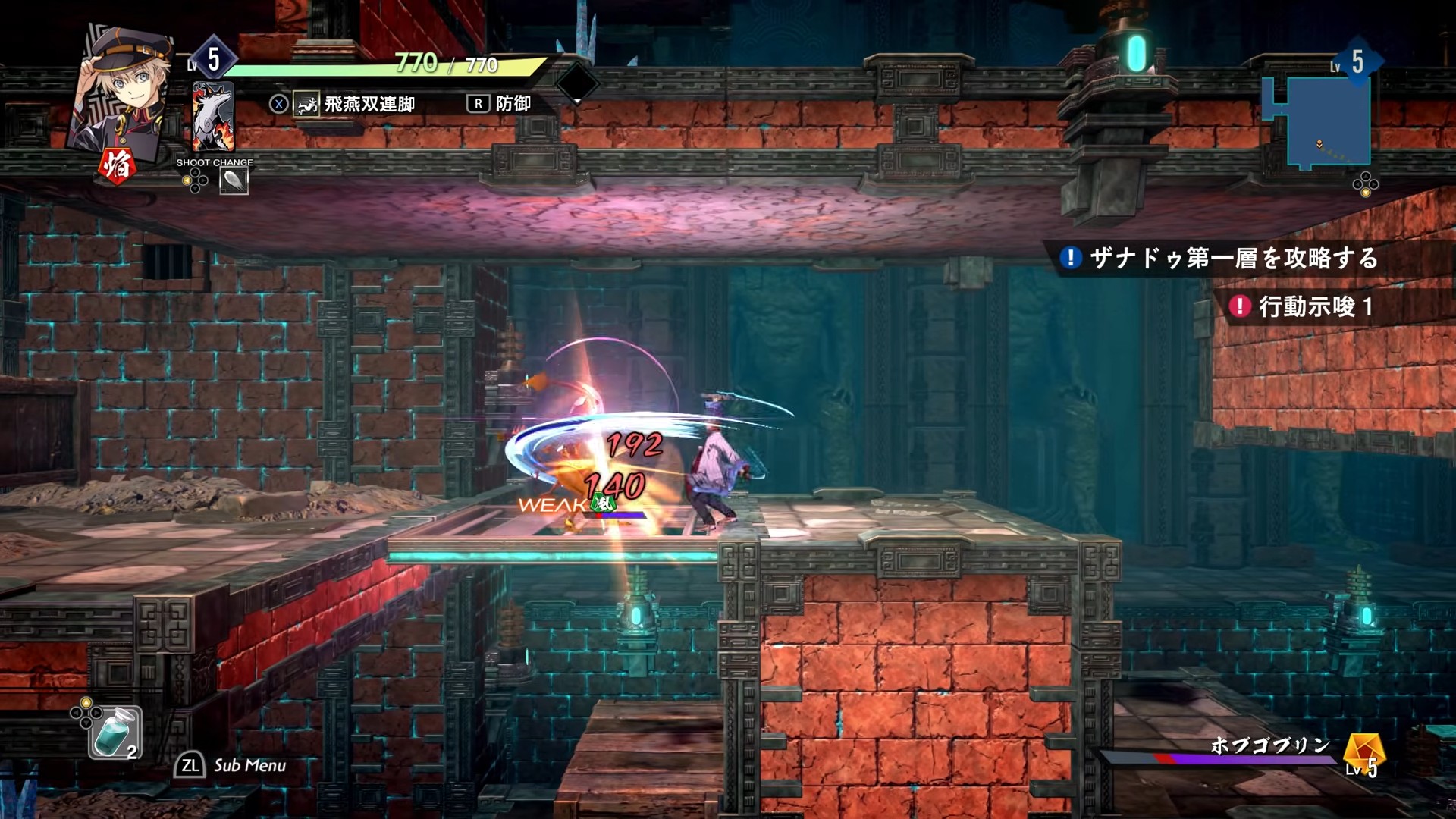
Task: Use the healing potion item slot
Action: 116,732
